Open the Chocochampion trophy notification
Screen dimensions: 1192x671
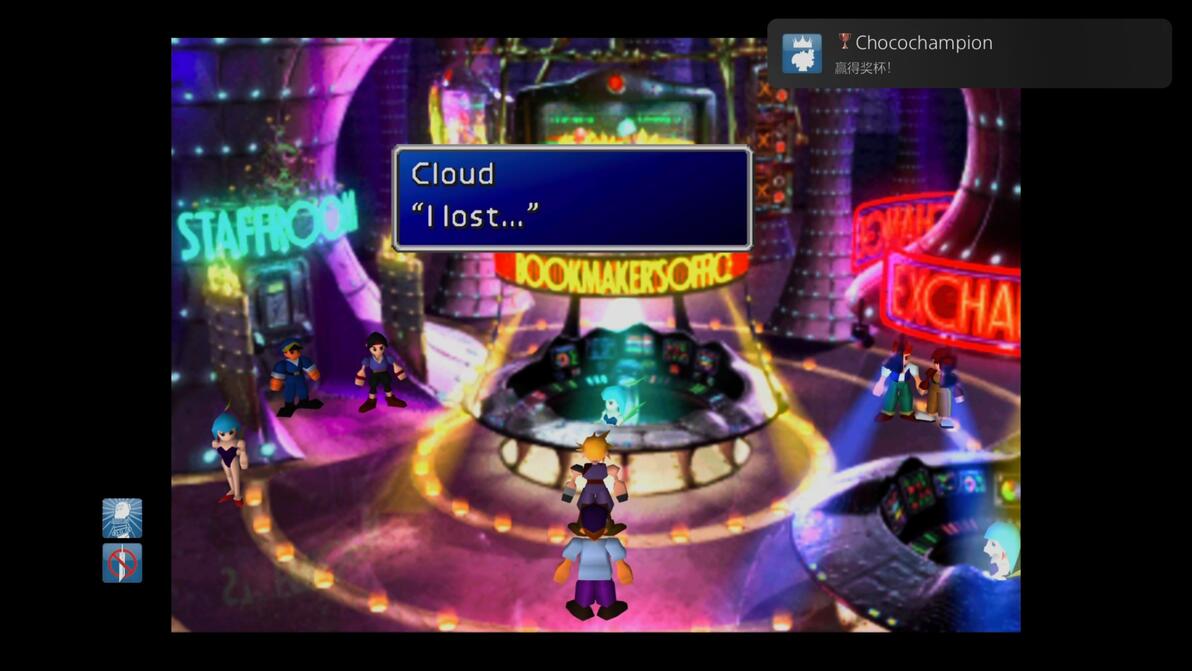968,54
